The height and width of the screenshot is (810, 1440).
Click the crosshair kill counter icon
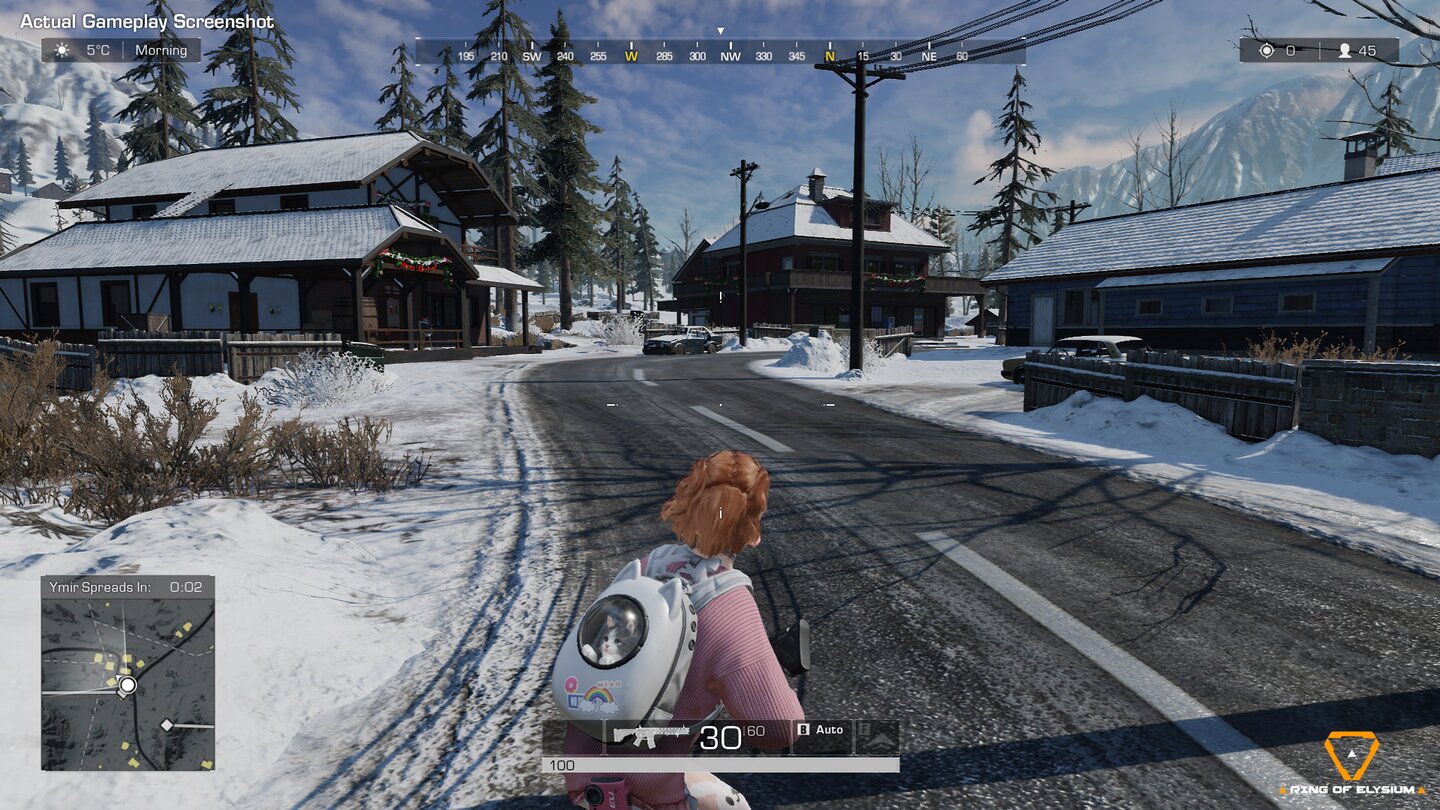click(x=1265, y=50)
